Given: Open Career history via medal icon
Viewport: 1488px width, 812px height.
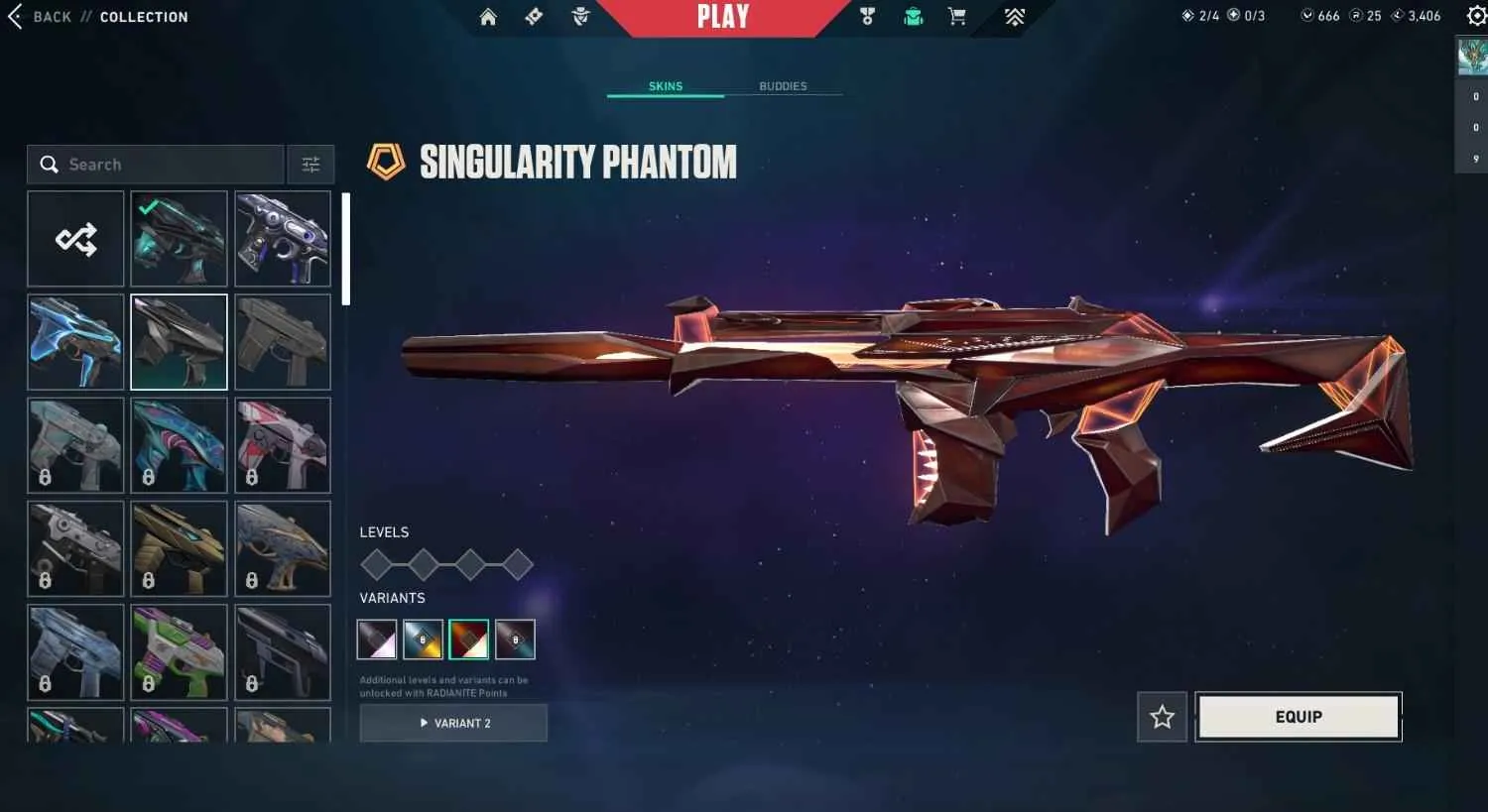Looking at the screenshot, I should pos(867,17).
